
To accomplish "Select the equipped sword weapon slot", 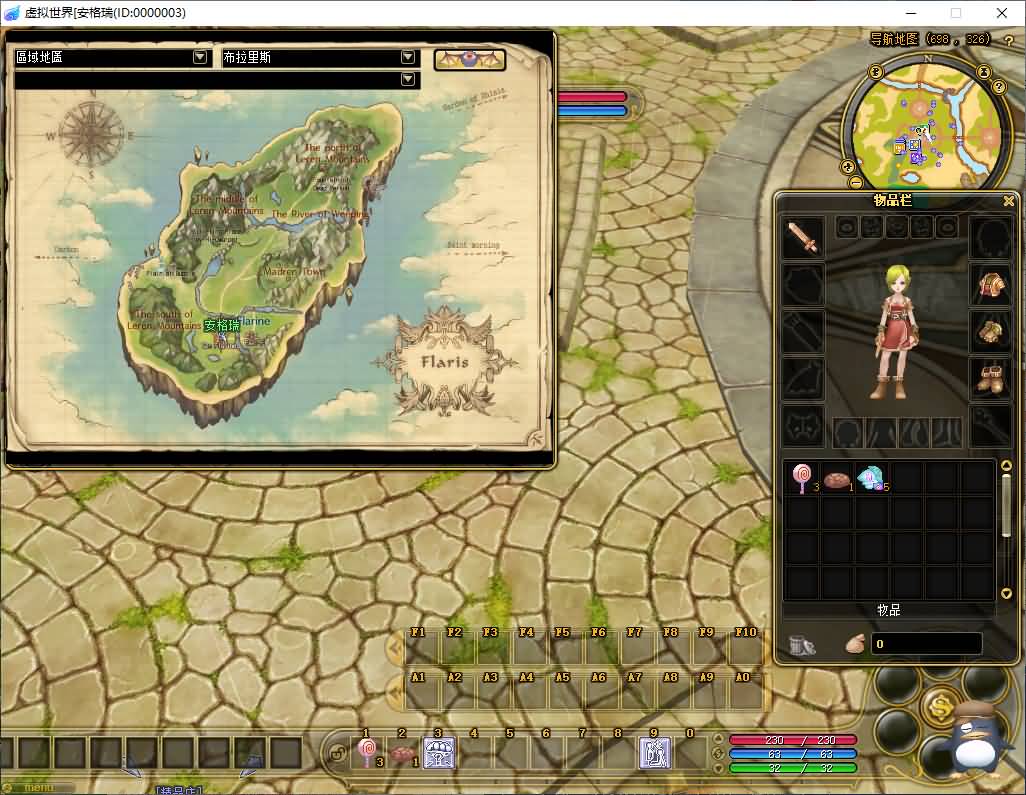I will [x=803, y=238].
